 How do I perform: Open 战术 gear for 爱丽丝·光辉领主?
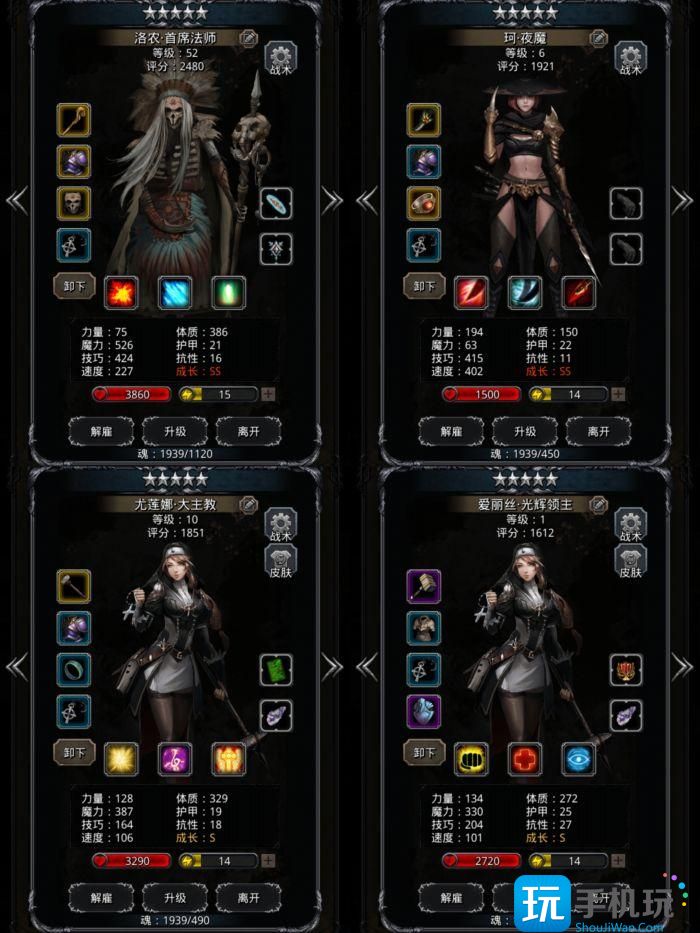coord(629,524)
